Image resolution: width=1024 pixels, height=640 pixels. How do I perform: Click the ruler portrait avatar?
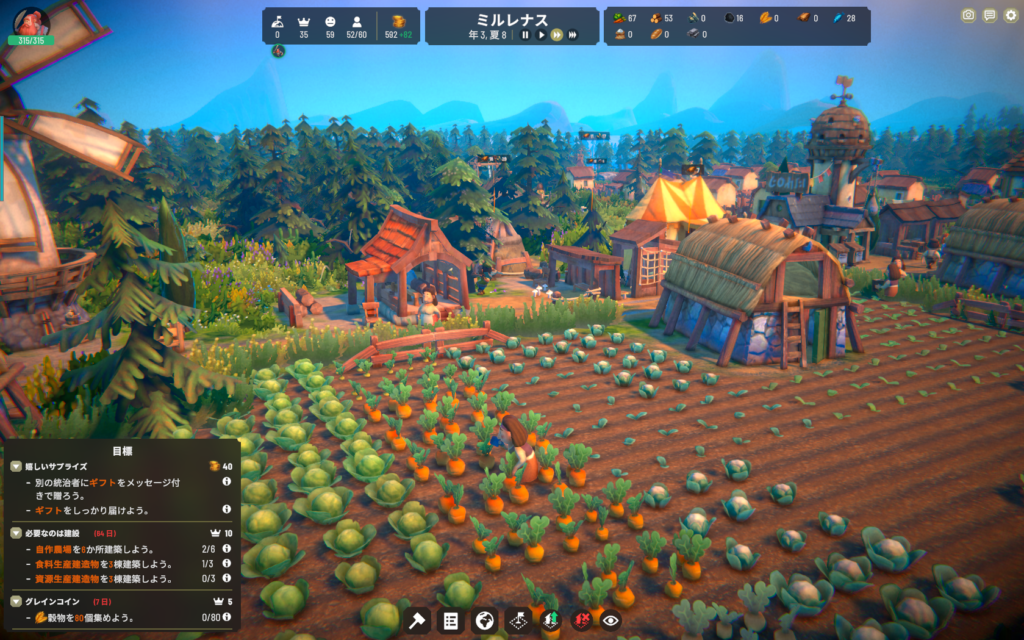coord(31,20)
